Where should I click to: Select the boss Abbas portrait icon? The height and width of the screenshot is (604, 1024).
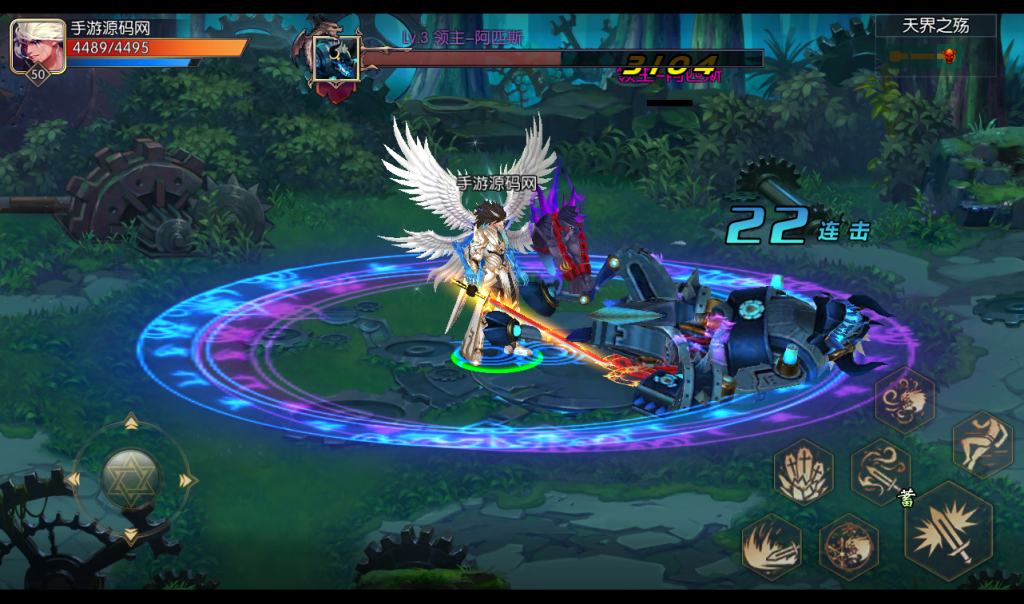pyautogui.click(x=336, y=59)
